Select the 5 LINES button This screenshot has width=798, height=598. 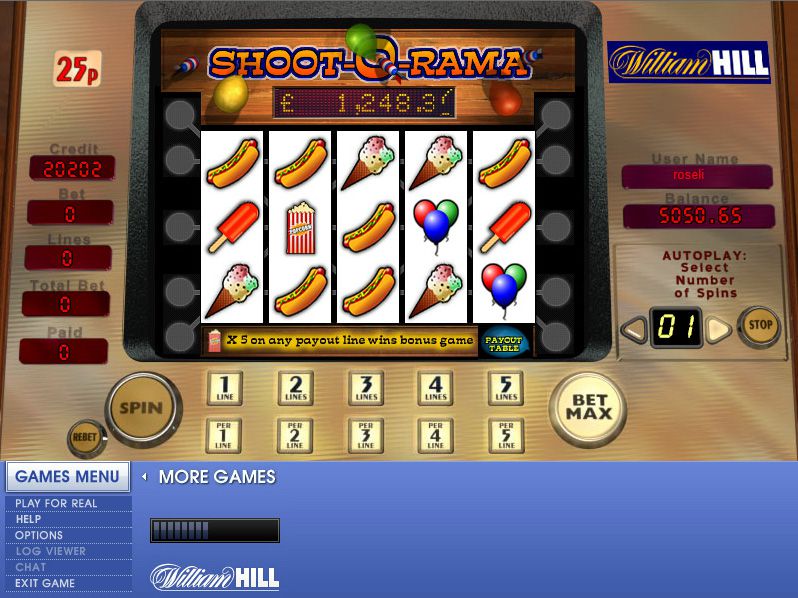(505, 388)
